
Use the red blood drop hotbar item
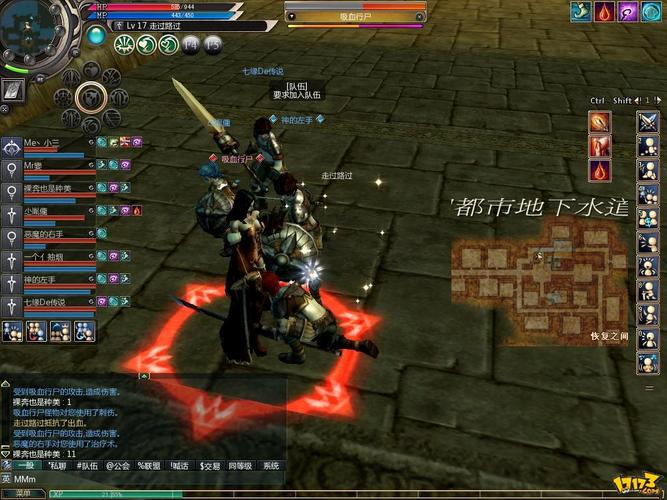599,170
